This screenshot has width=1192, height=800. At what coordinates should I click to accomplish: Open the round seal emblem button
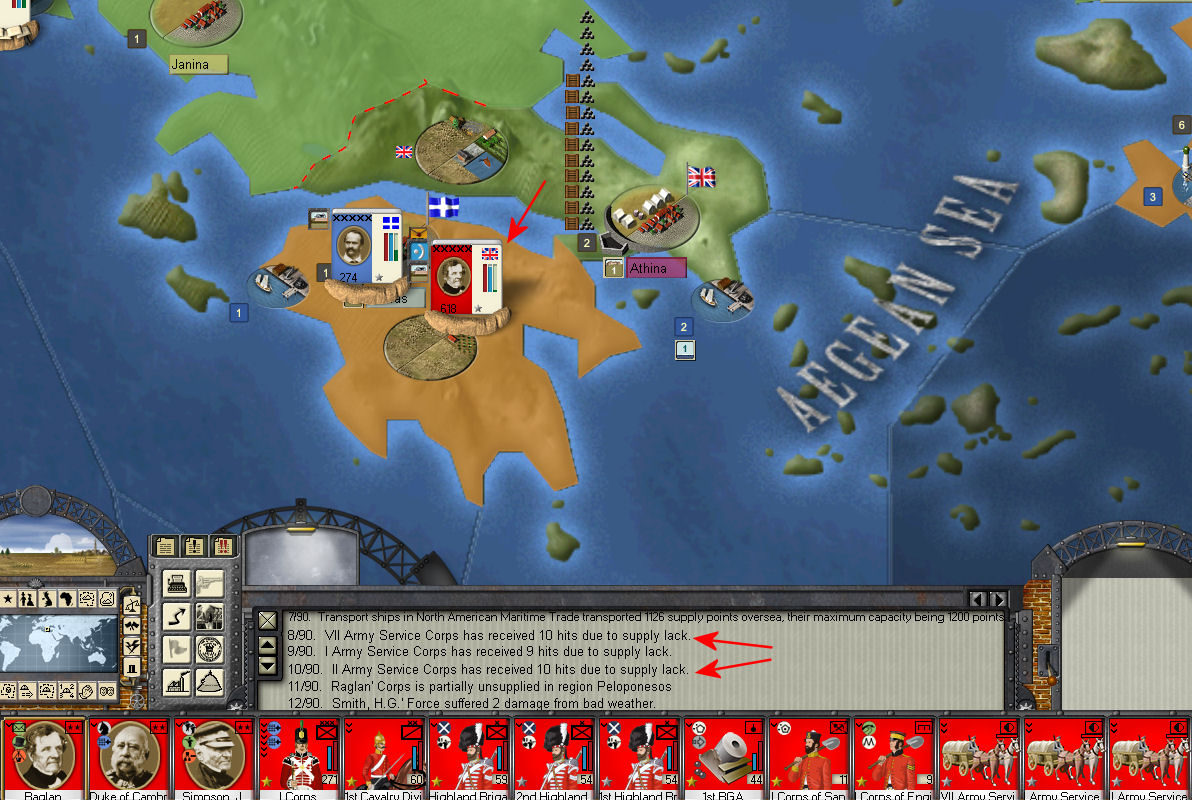(209, 649)
